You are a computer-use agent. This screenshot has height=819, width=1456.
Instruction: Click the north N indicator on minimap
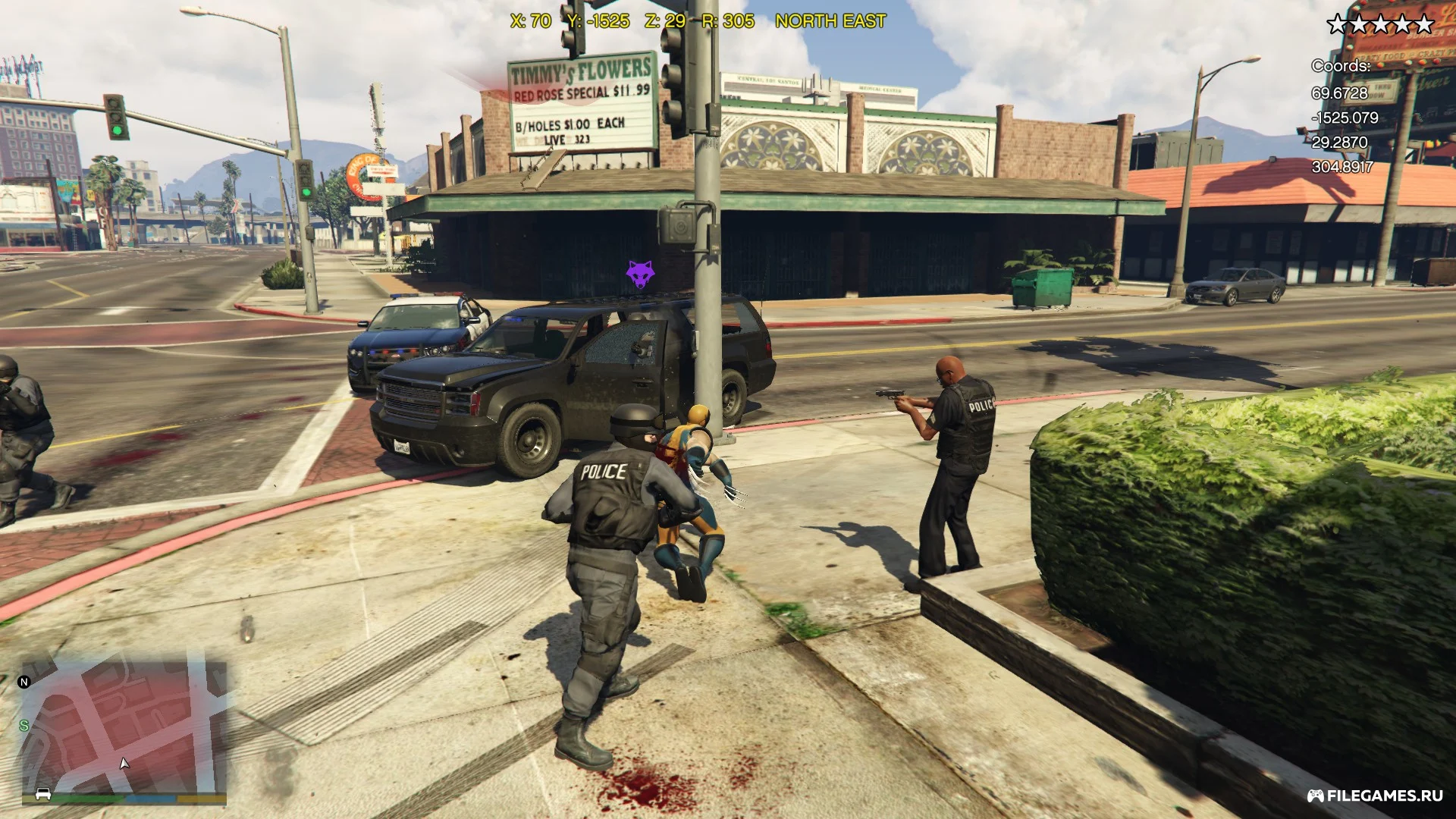24,682
